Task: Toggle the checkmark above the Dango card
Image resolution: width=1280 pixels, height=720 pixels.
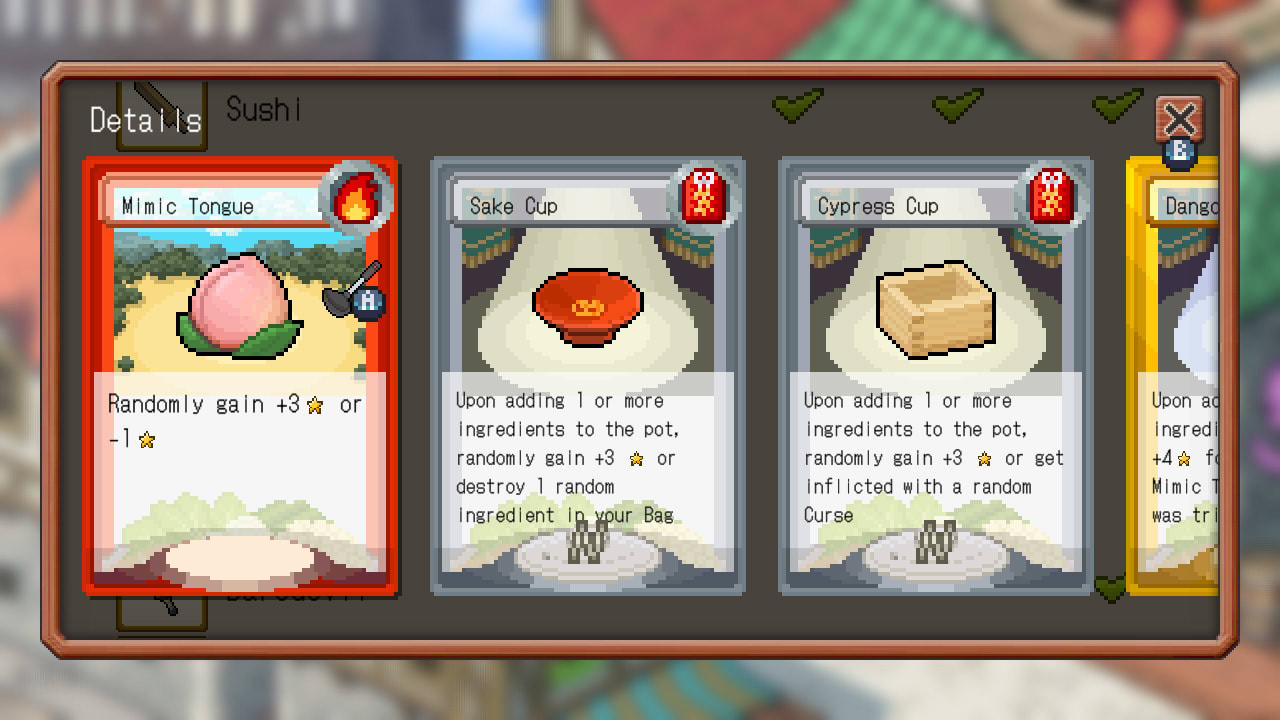Action: [x=1117, y=103]
